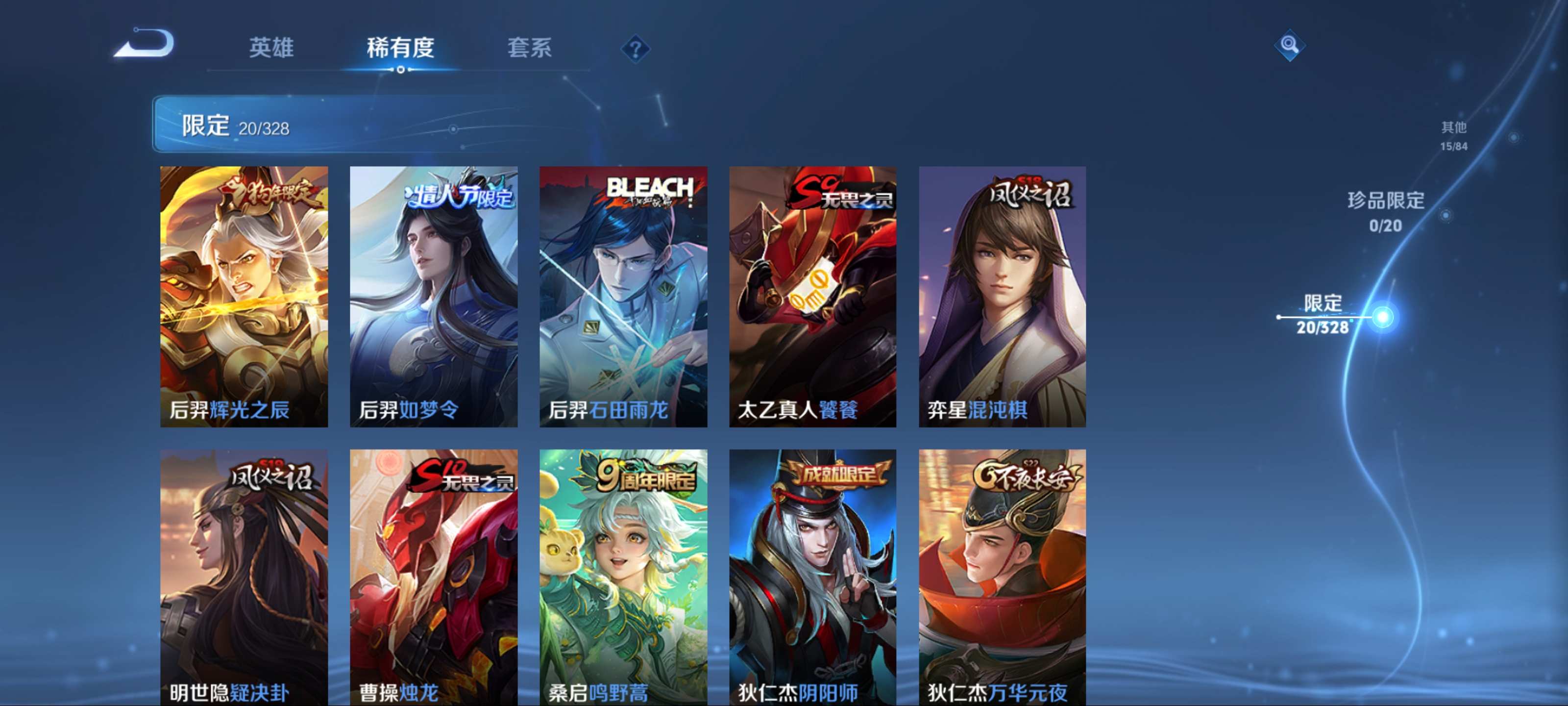Screen dimensions: 1568x706
Task: Switch to the 英雄 tab
Action: pos(271,48)
